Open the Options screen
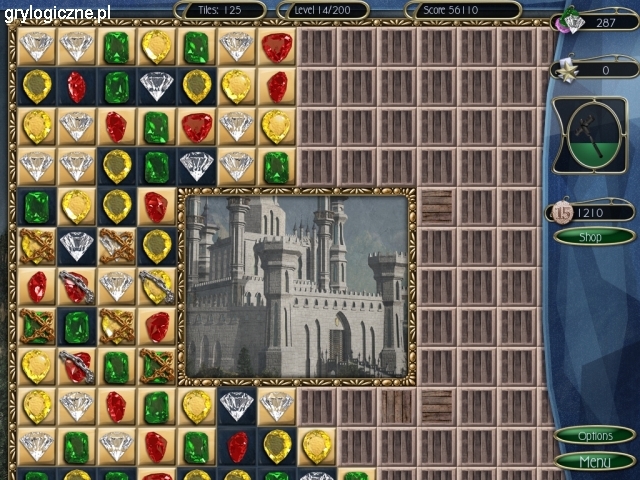This screenshot has width=640, height=480. click(x=595, y=436)
